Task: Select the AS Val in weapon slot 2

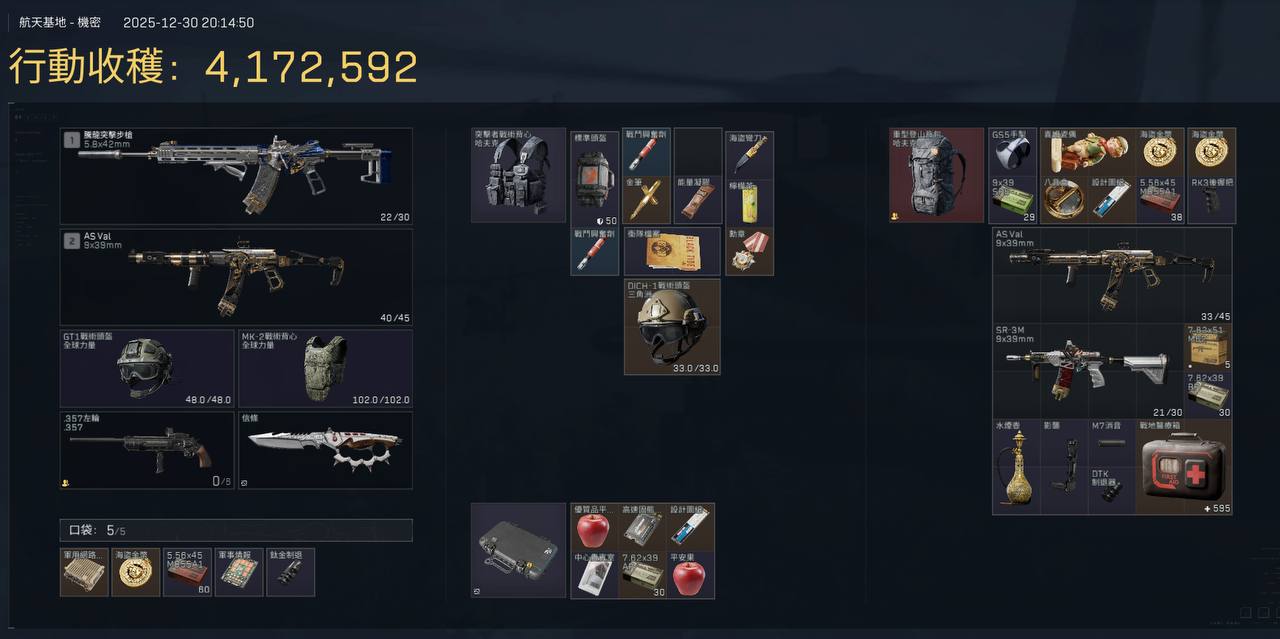Action: click(x=236, y=276)
